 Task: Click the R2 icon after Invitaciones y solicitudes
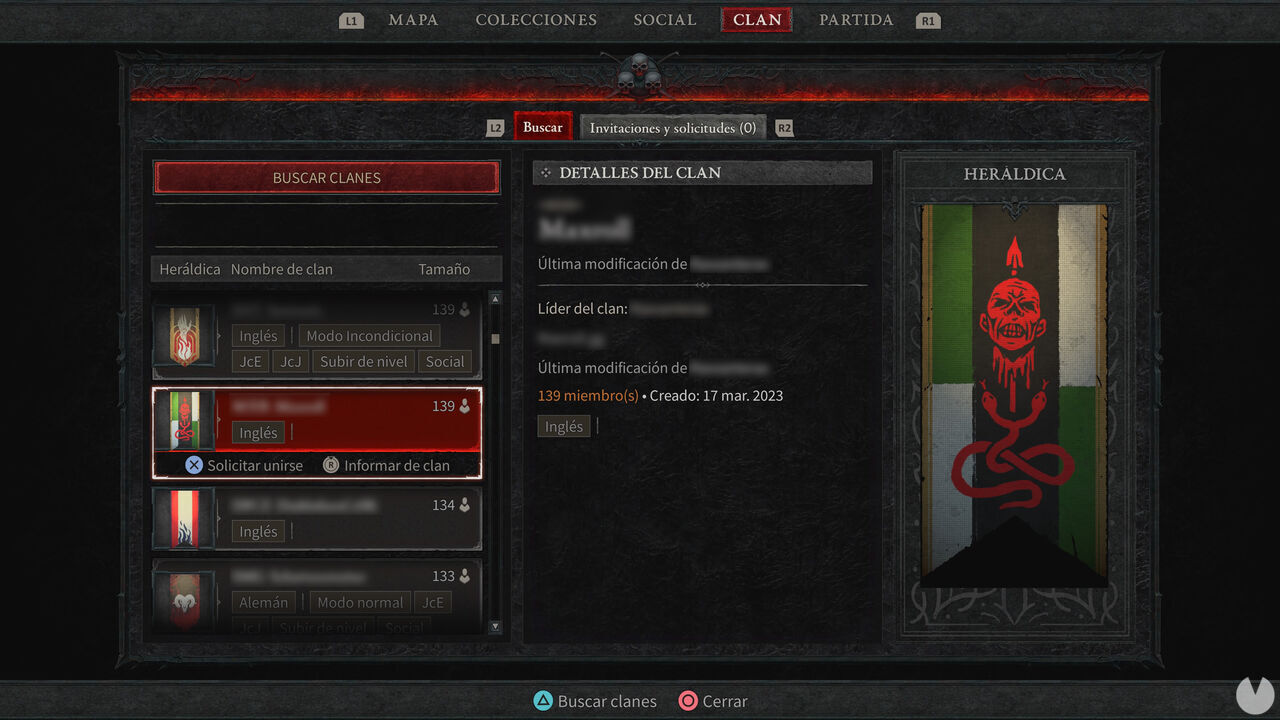(784, 127)
